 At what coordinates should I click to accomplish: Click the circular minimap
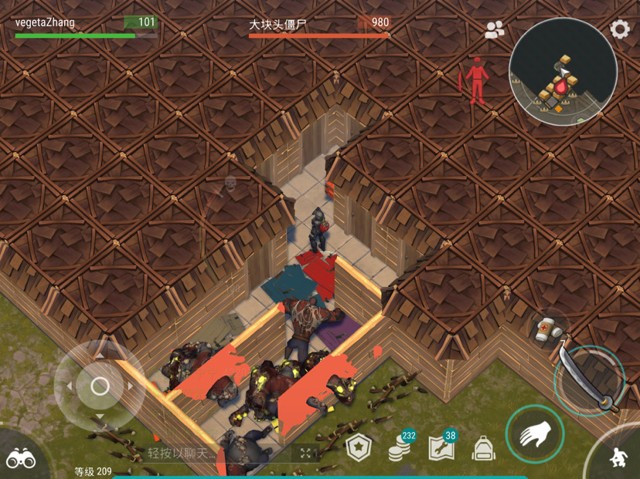point(561,70)
